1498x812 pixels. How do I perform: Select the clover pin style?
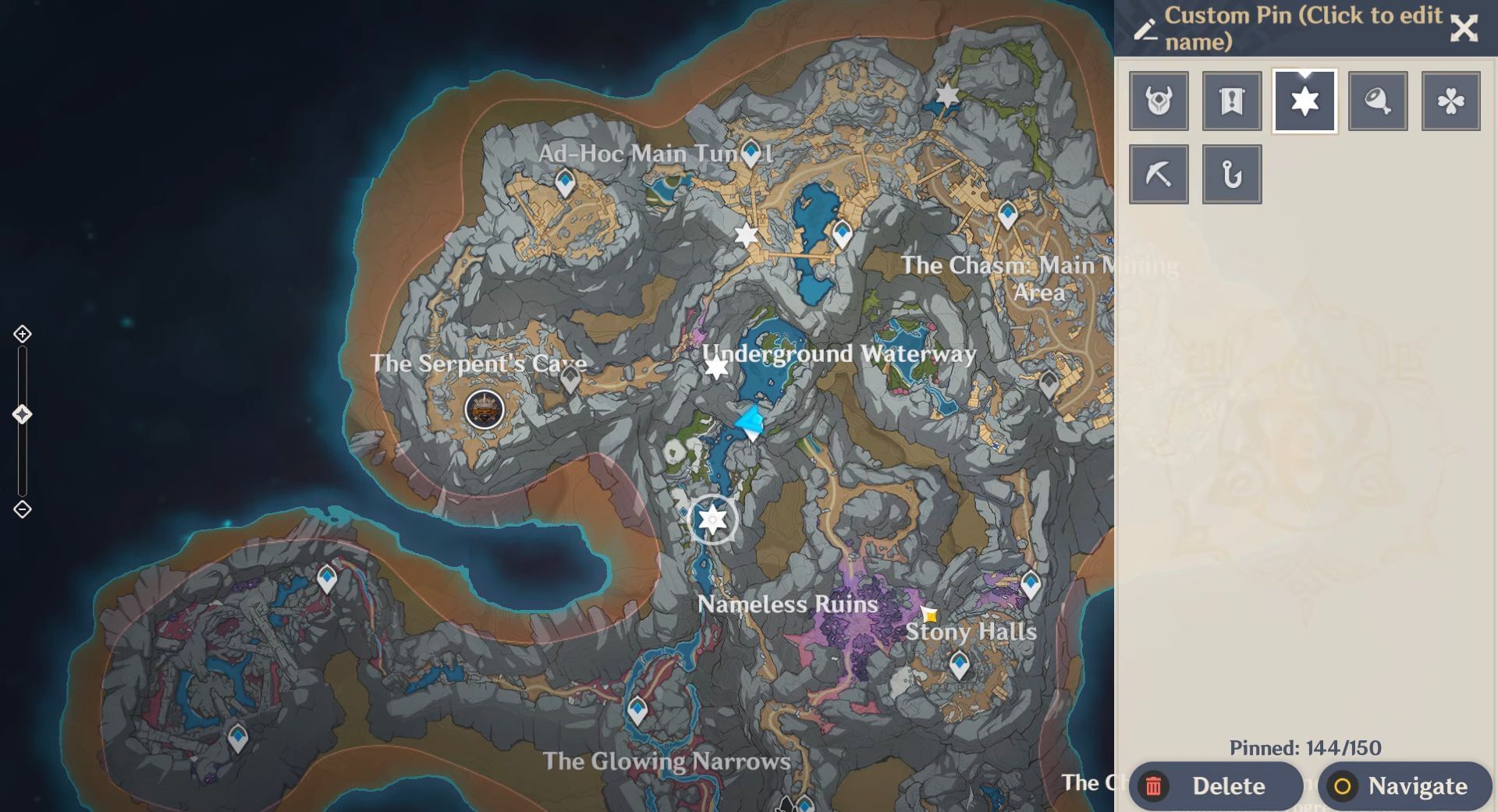click(x=1450, y=101)
